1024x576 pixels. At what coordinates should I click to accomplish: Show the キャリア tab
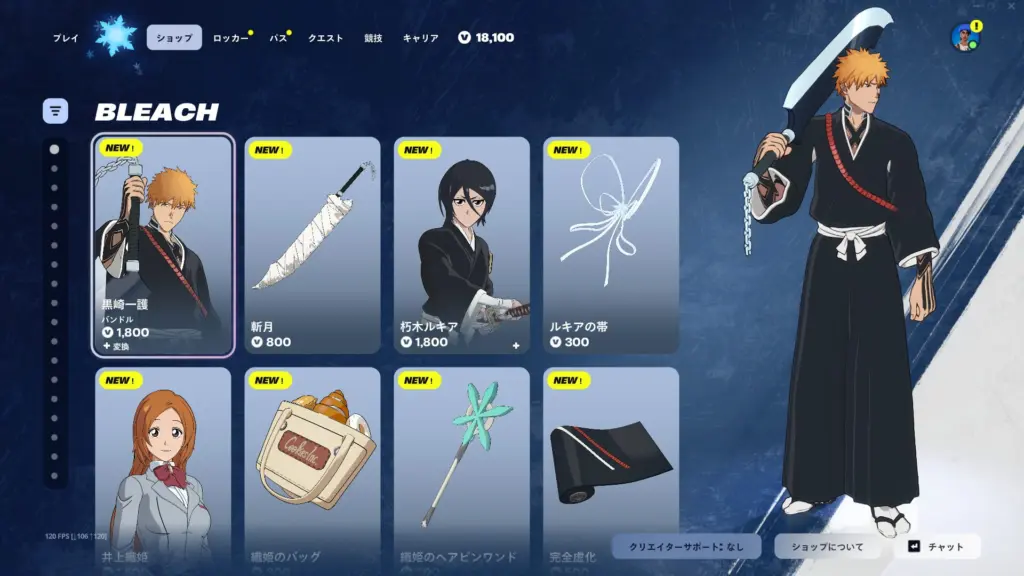pyautogui.click(x=420, y=38)
